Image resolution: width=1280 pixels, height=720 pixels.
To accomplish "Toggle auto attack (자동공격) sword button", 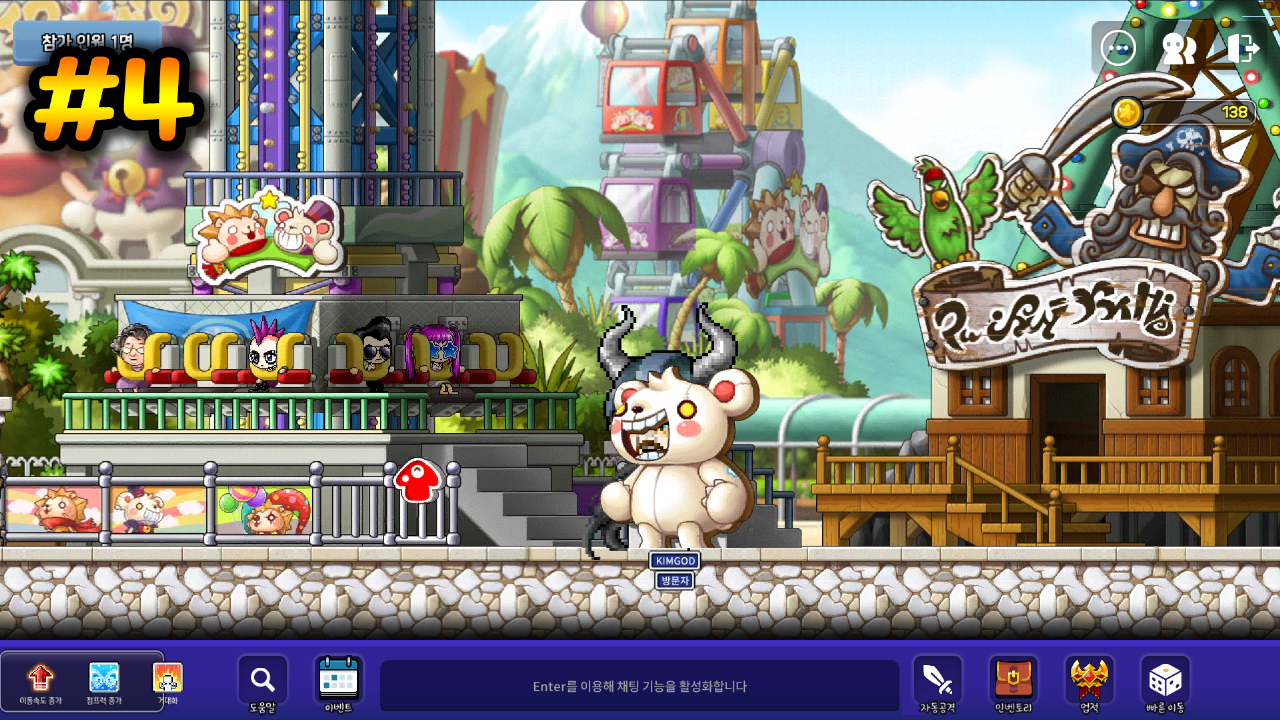I will [x=937, y=680].
